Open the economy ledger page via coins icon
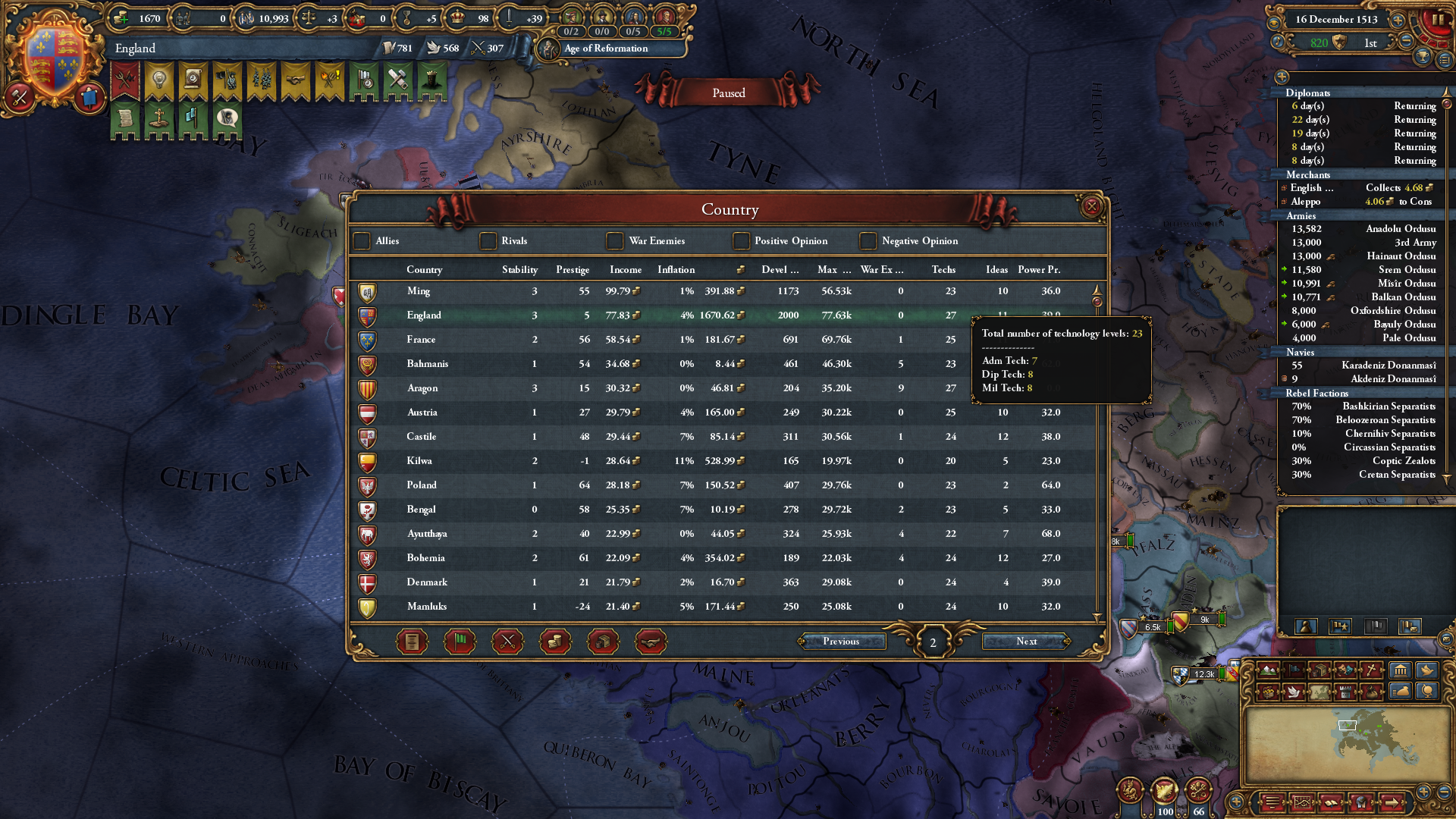This screenshot has height=819, width=1456. click(x=555, y=641)
